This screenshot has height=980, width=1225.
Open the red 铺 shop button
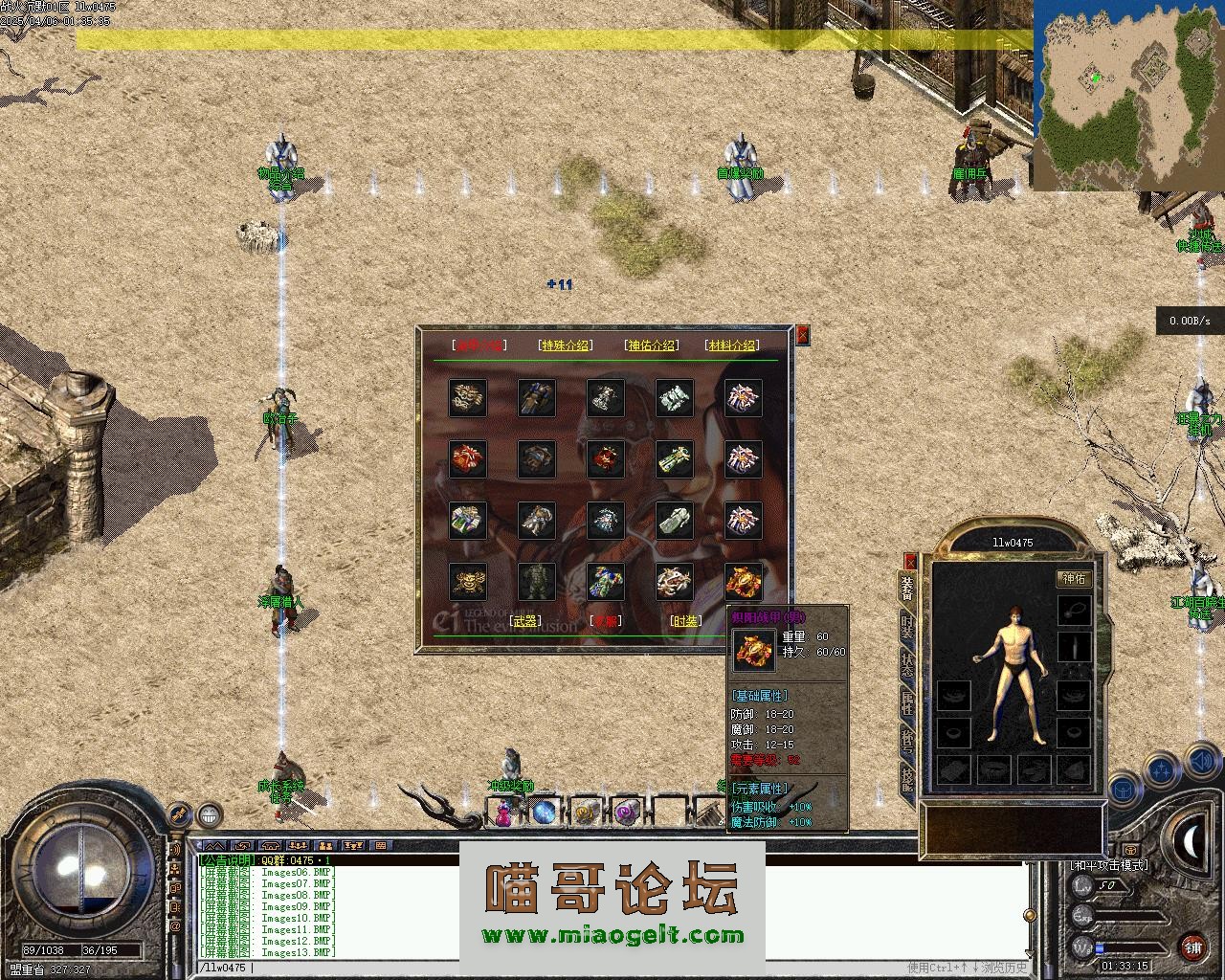[x=1192, y=947]
